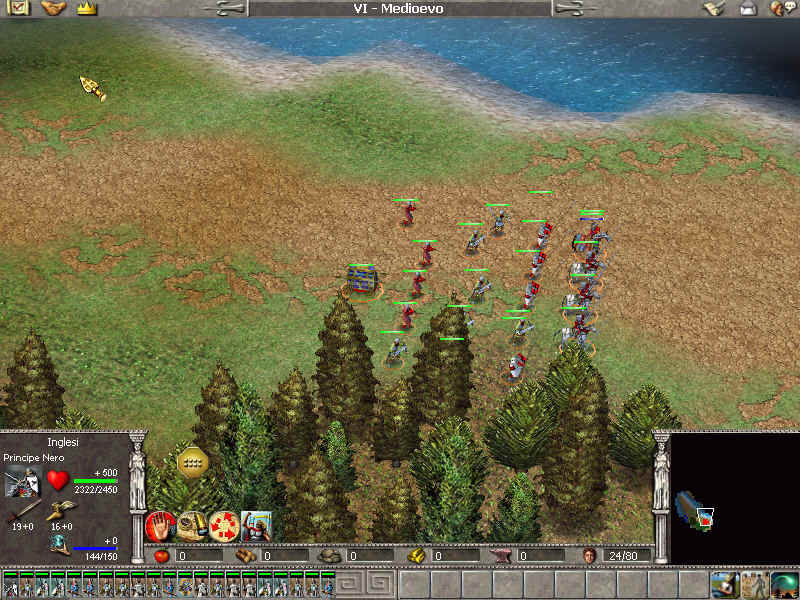
Task: Click the bottom-row icon left of the walking figure
Action: tap(724, 584)
